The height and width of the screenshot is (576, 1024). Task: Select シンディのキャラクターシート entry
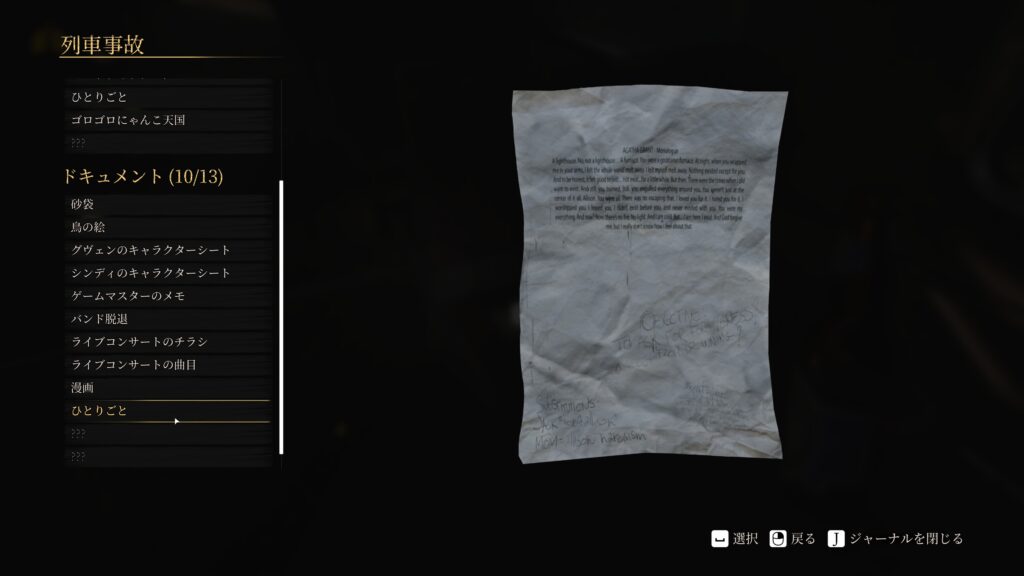[165, 273]
